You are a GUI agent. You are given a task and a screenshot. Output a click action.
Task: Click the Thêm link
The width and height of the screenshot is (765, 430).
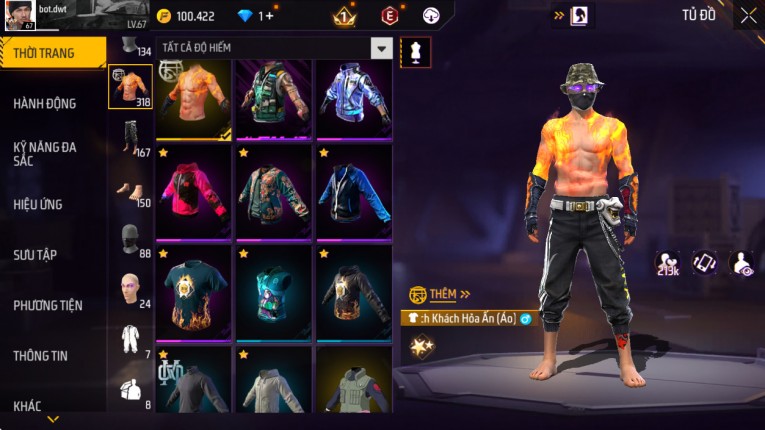(x=442, y=294)
